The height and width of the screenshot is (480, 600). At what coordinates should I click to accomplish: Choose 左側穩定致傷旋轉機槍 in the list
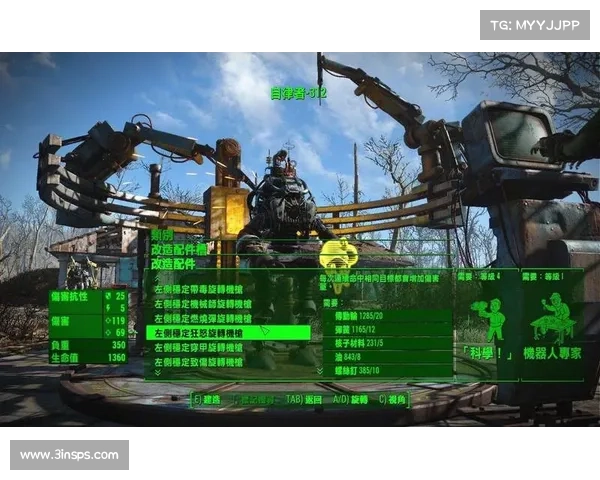coord(200,361)
